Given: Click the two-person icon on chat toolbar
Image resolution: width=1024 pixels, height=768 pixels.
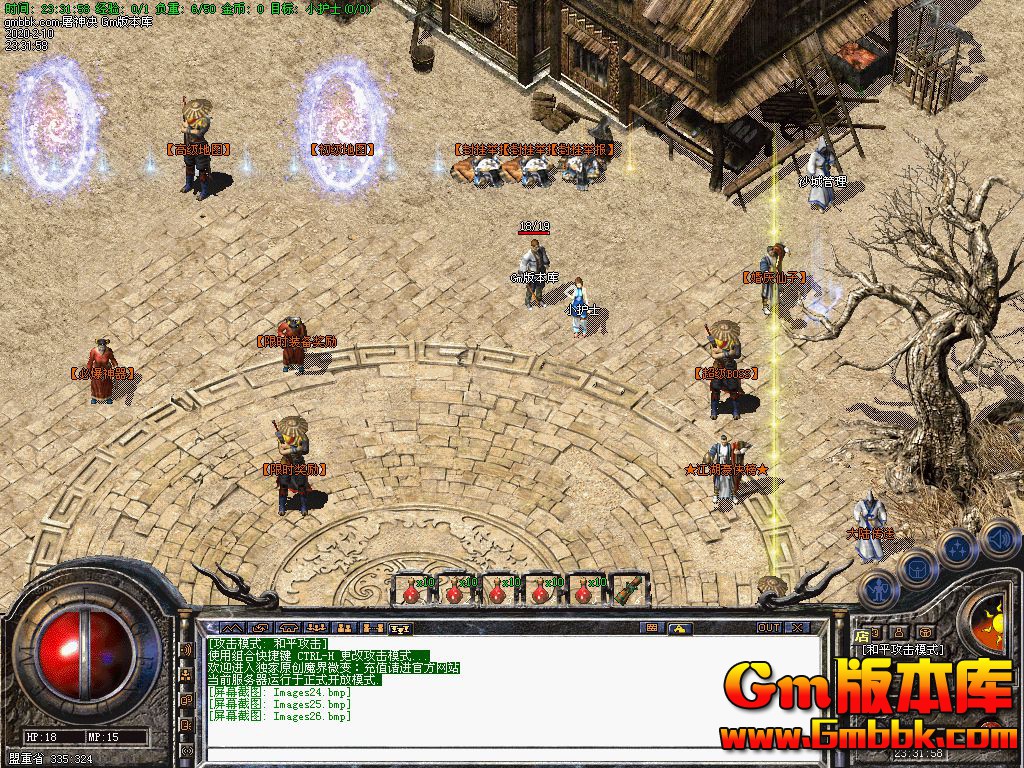Looking at the screenshot, I should click(x=345, y=628).
